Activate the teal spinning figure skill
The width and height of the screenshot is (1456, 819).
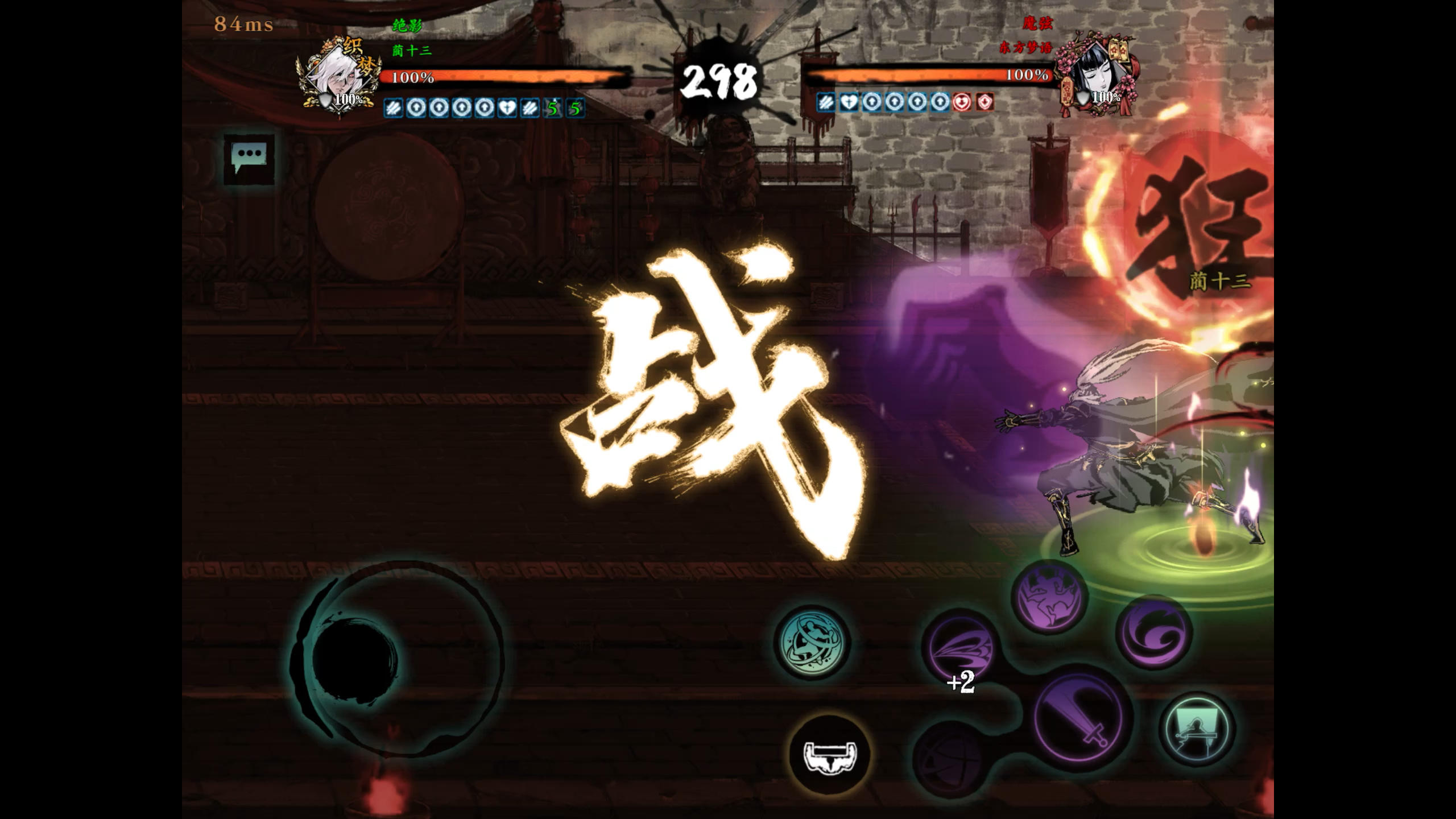coord(813,642)
